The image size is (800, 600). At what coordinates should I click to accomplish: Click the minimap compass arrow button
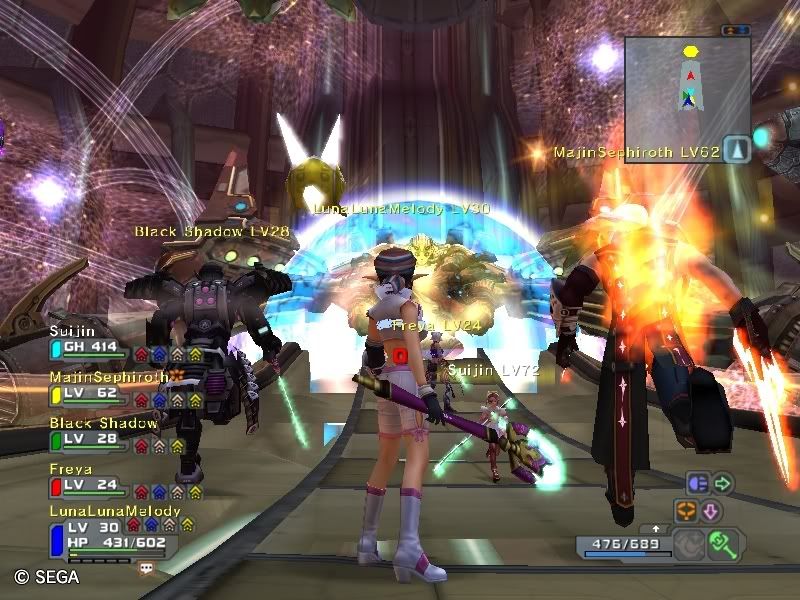click(x=736, y=150)
